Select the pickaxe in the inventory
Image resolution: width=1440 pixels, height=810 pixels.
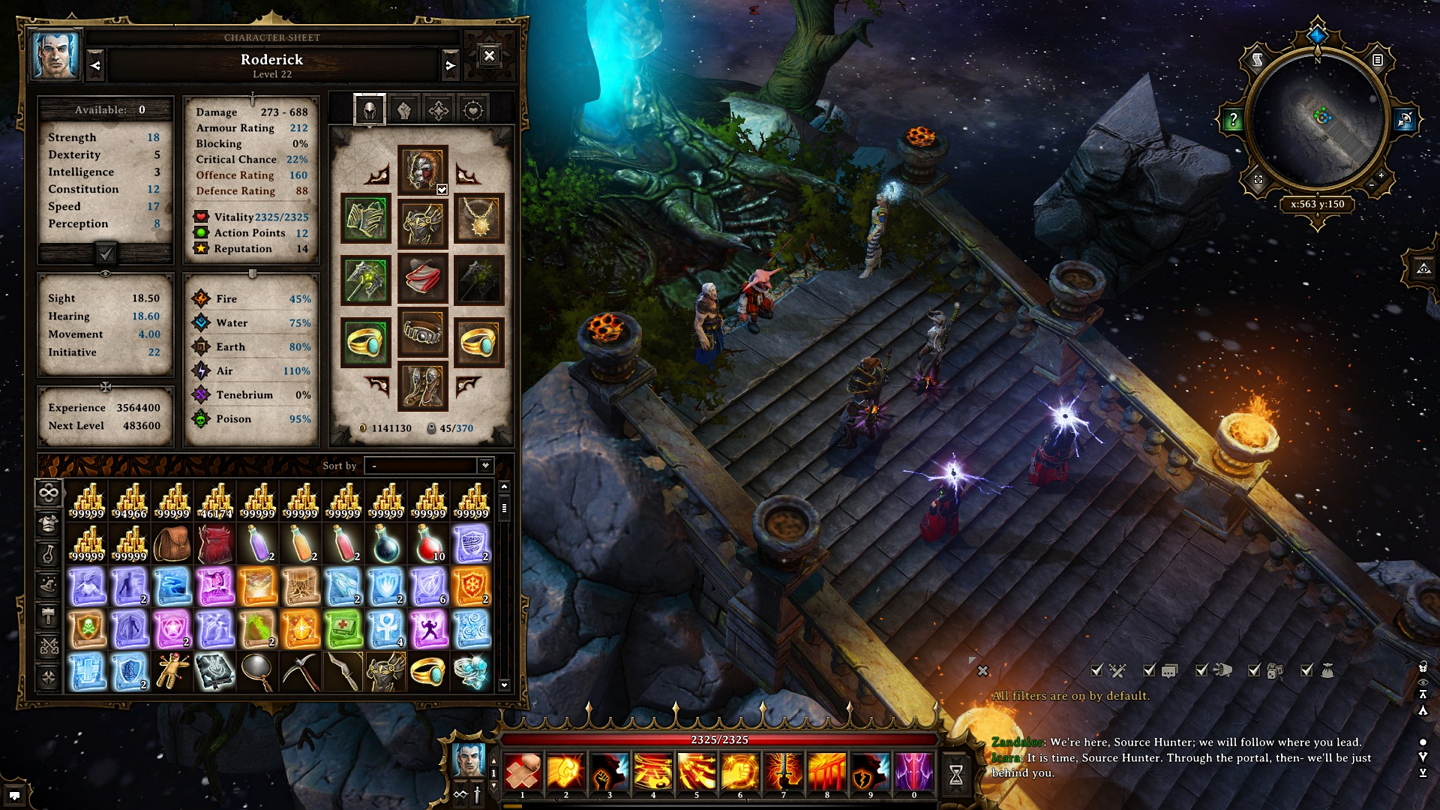(300, 672)
